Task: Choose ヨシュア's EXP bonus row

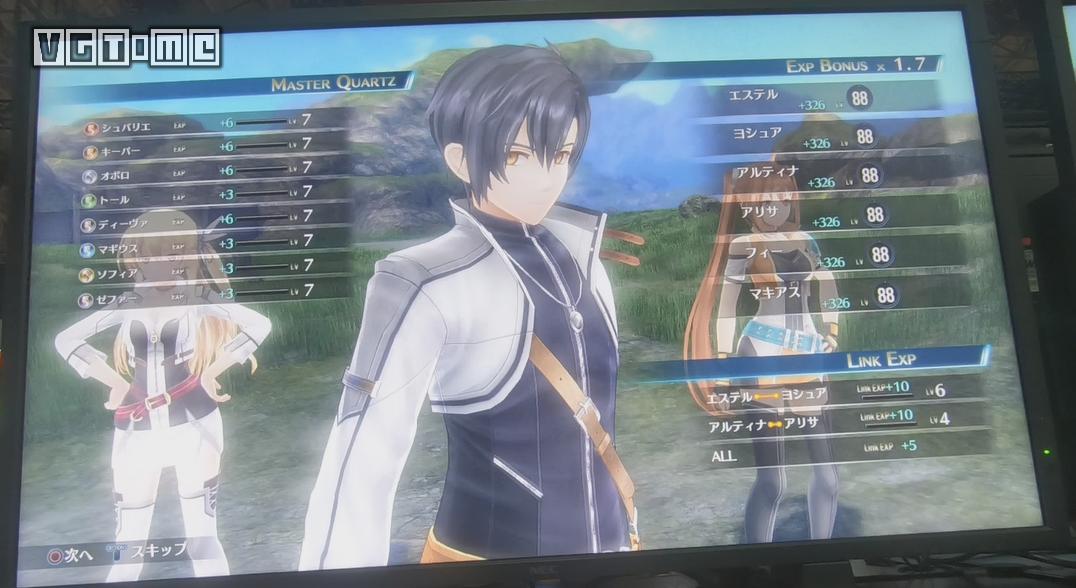Action: click(832, 137)
